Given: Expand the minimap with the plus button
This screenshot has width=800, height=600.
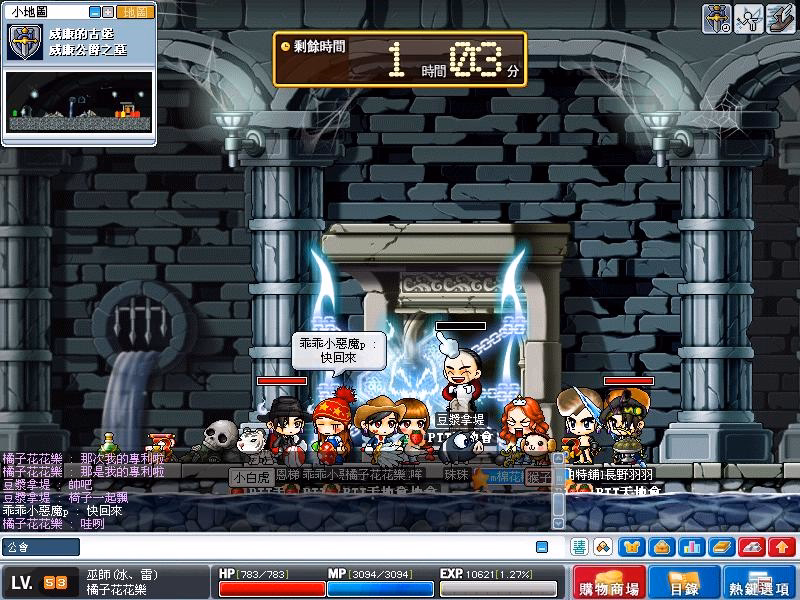Looking at the screenshot, I should (x=108, y=12).
